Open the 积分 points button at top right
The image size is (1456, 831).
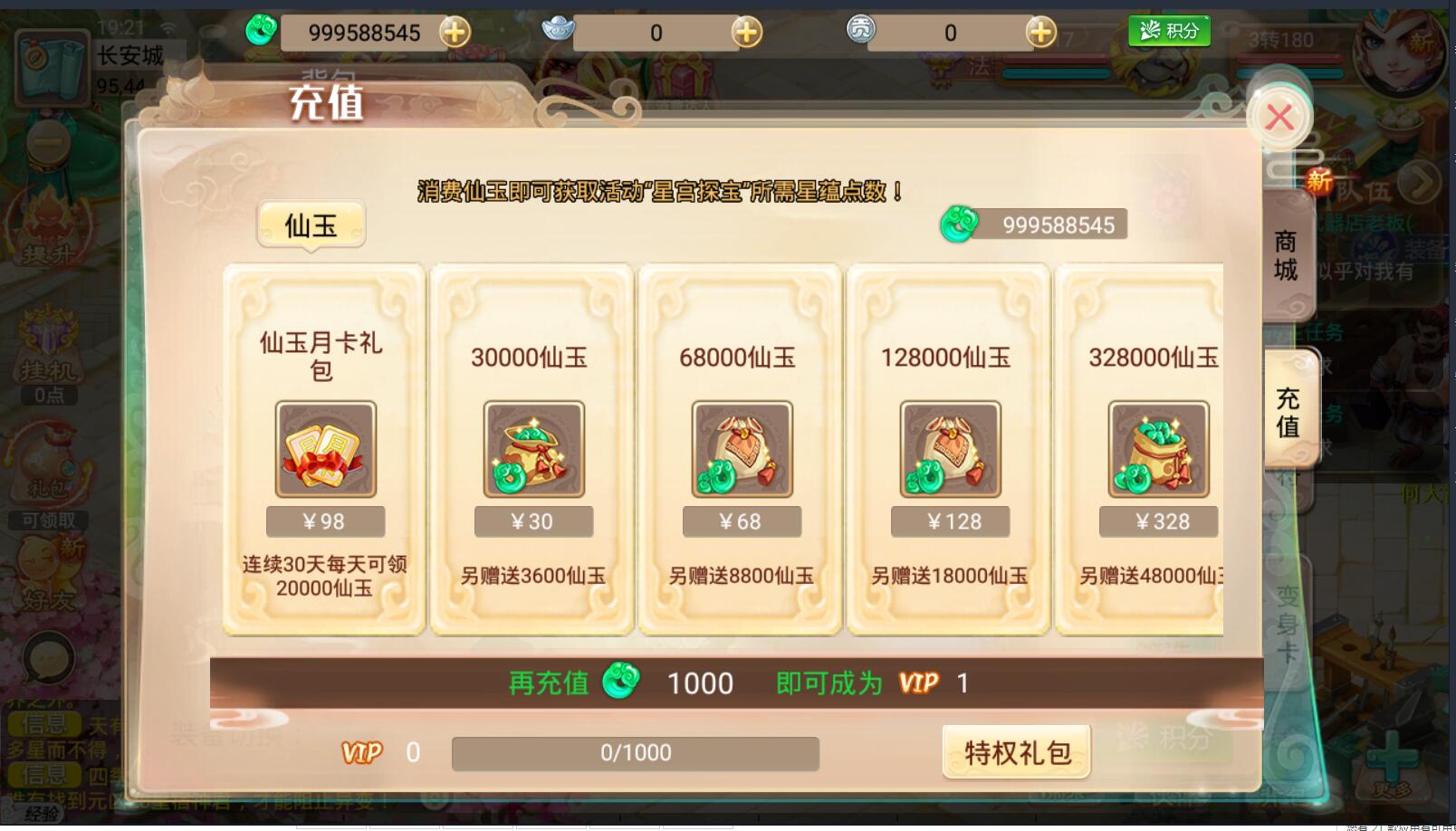pyautogui.click(x=1169, y=30)
